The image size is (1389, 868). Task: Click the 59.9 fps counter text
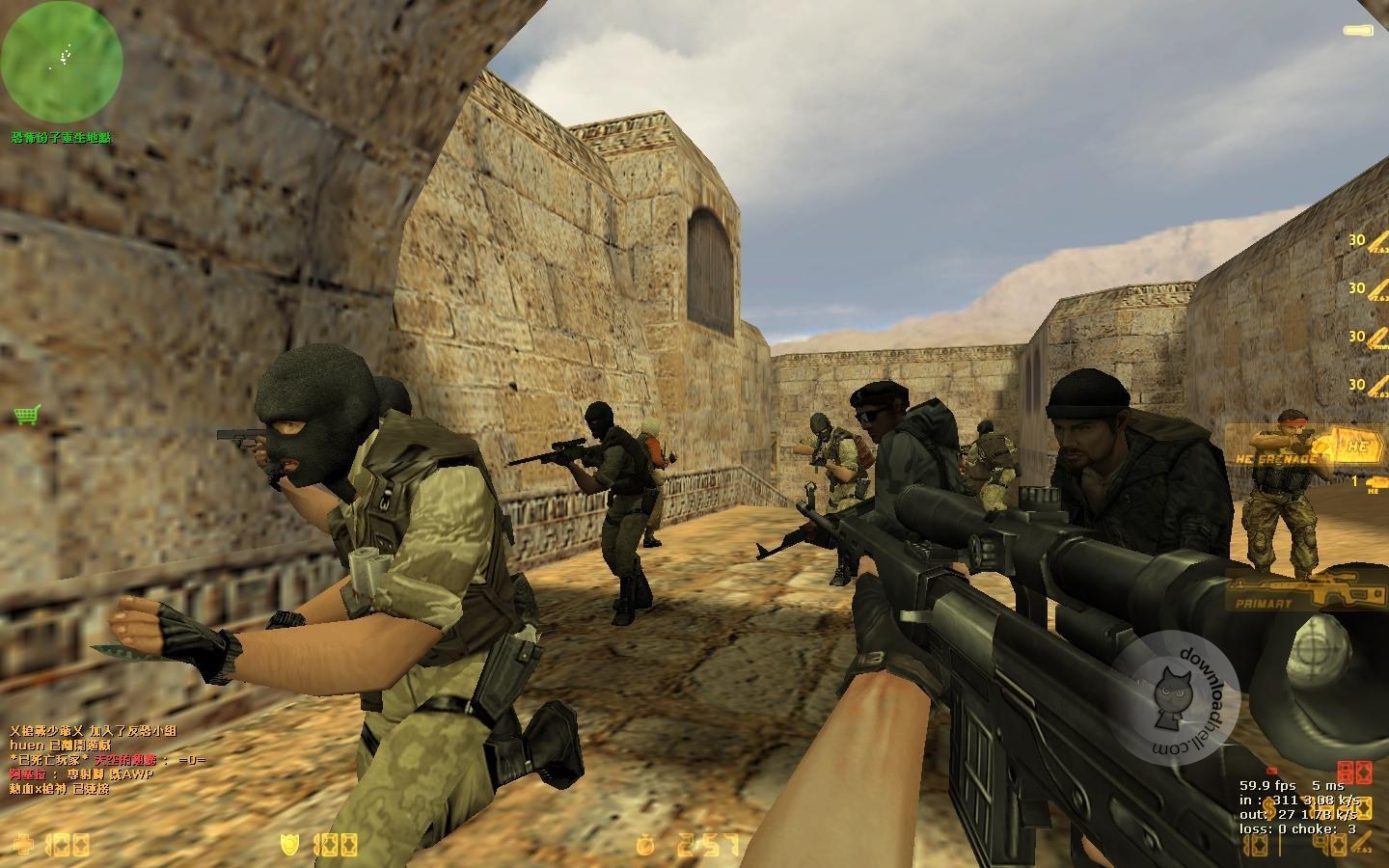click(1268, 785)
